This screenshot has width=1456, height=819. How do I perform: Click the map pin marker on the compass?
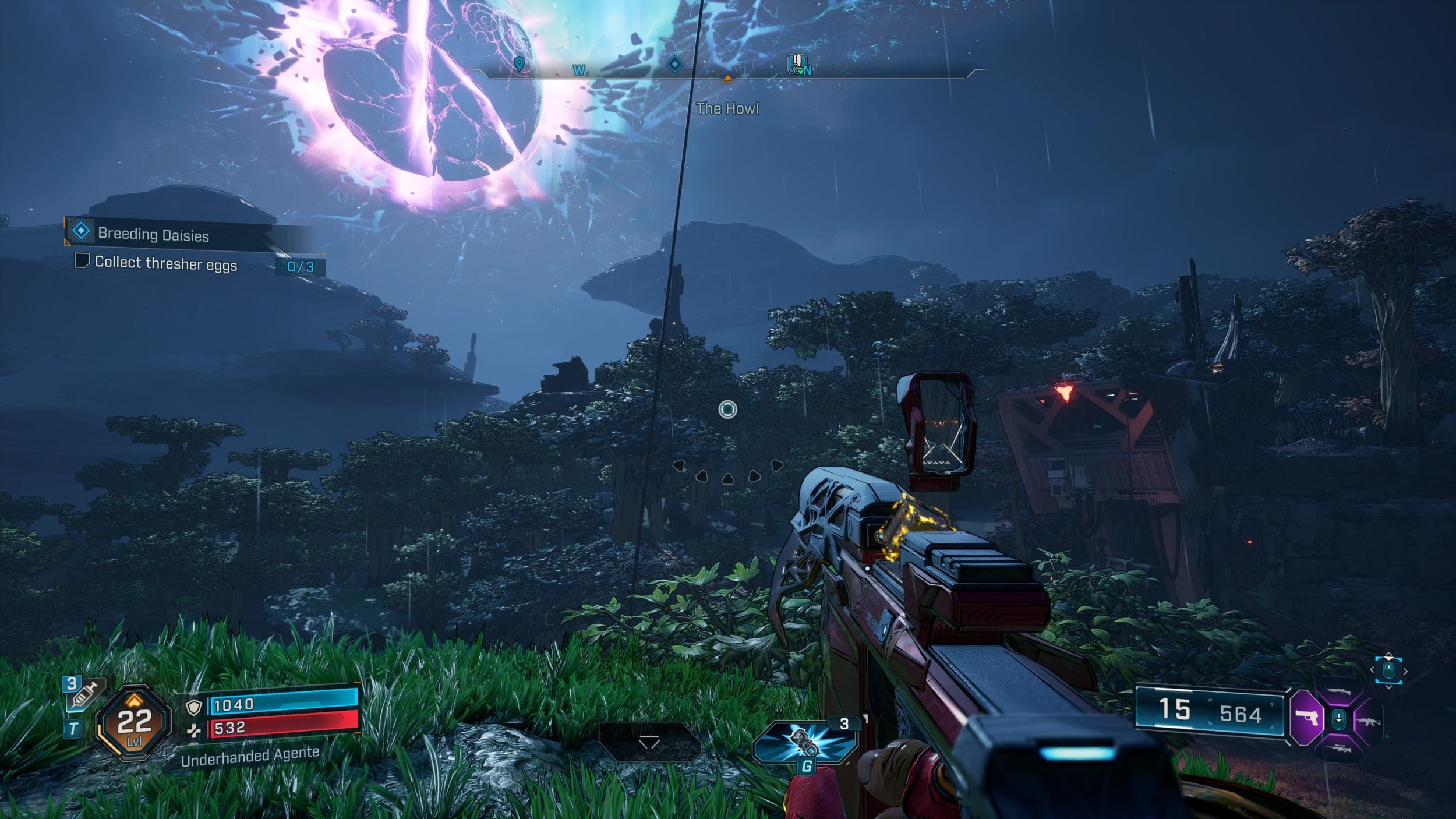click(x=519, y=64)
